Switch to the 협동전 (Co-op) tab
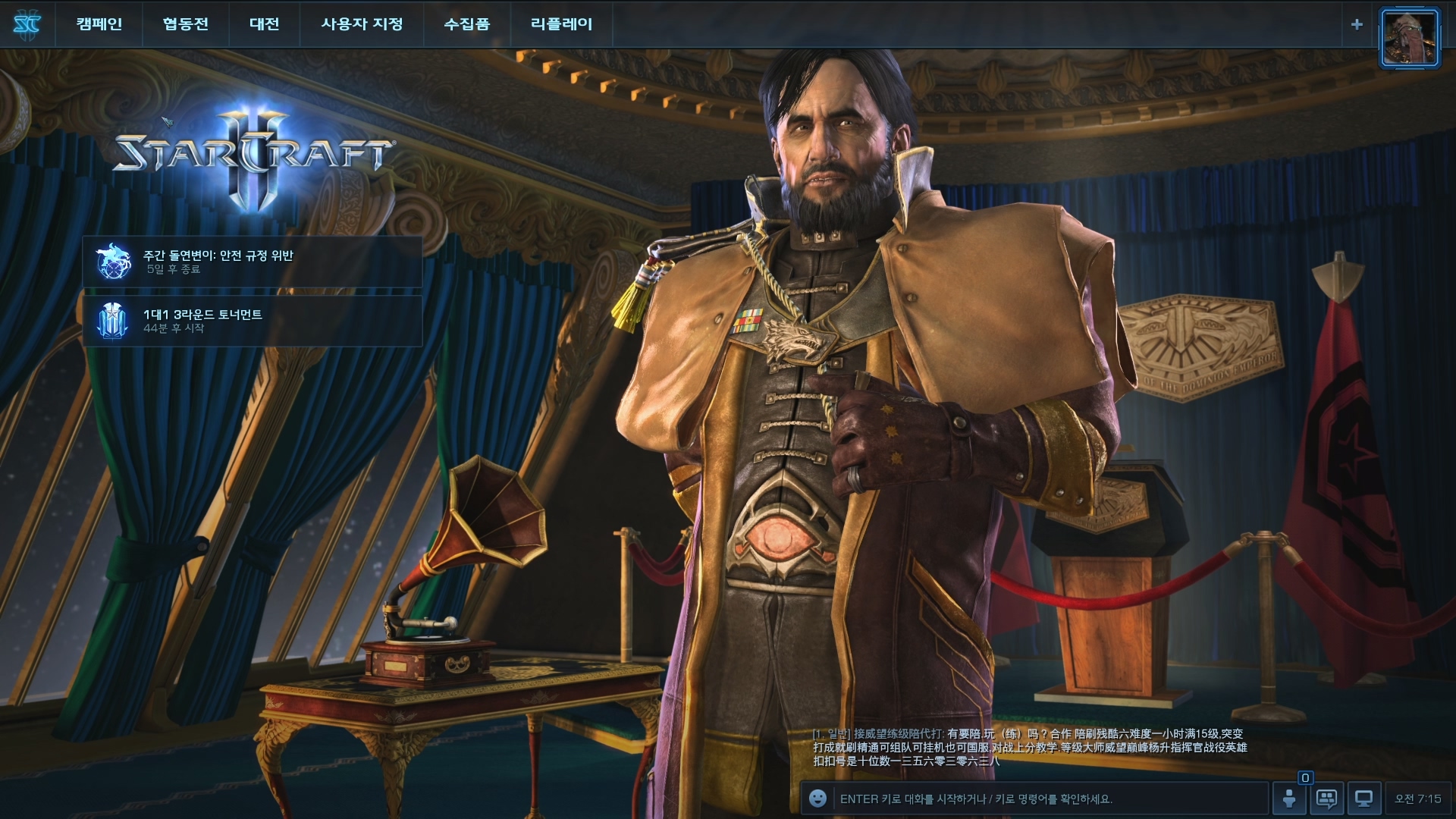Screen dimensions: 1456x819 click(185, 24)
